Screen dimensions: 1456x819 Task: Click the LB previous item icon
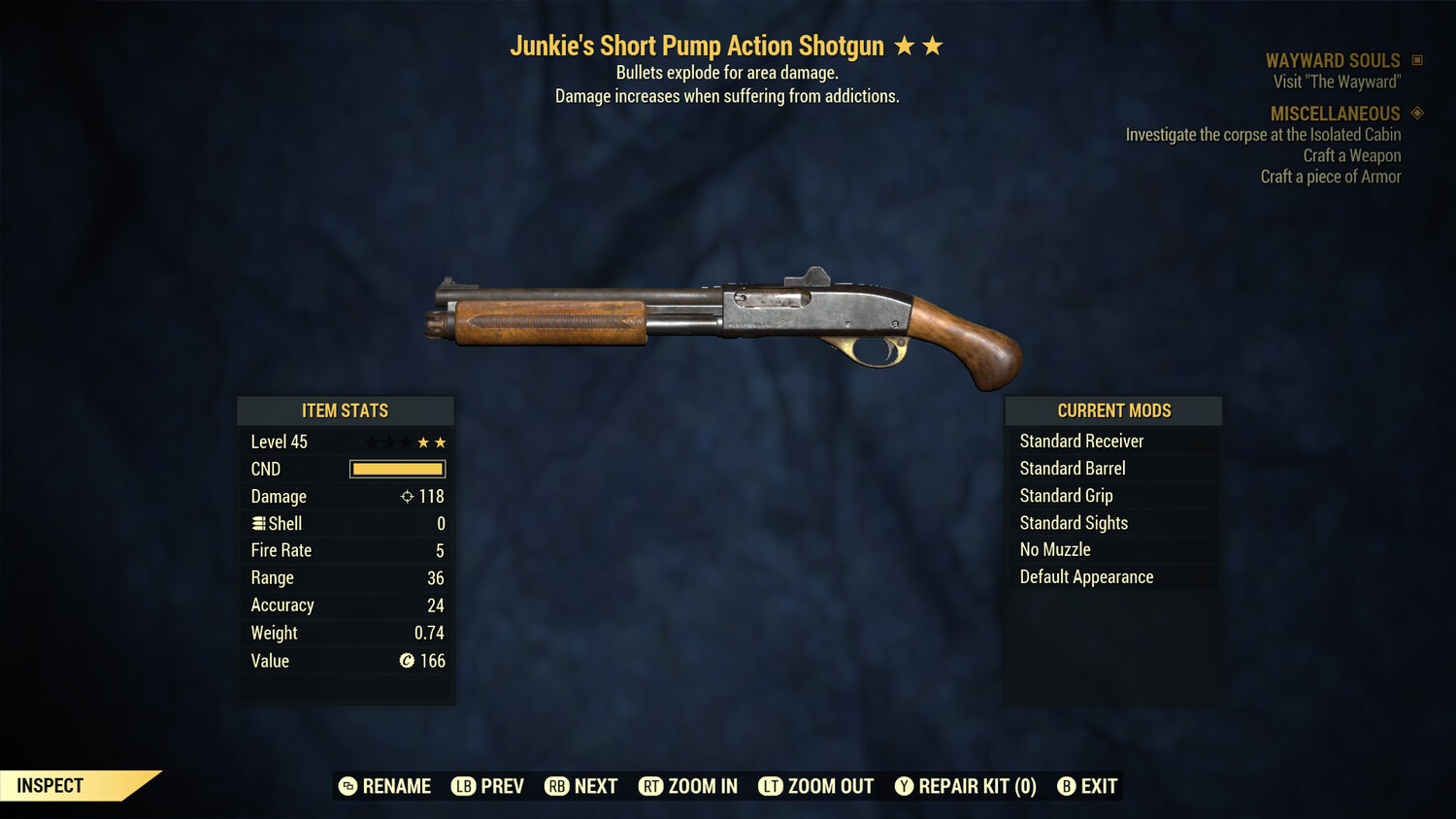pos(464,786)
